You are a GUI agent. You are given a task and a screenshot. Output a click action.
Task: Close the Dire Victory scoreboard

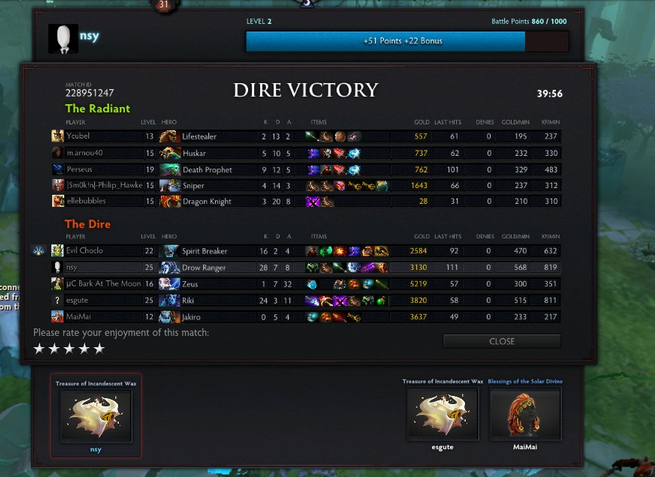tap(501, 341)
